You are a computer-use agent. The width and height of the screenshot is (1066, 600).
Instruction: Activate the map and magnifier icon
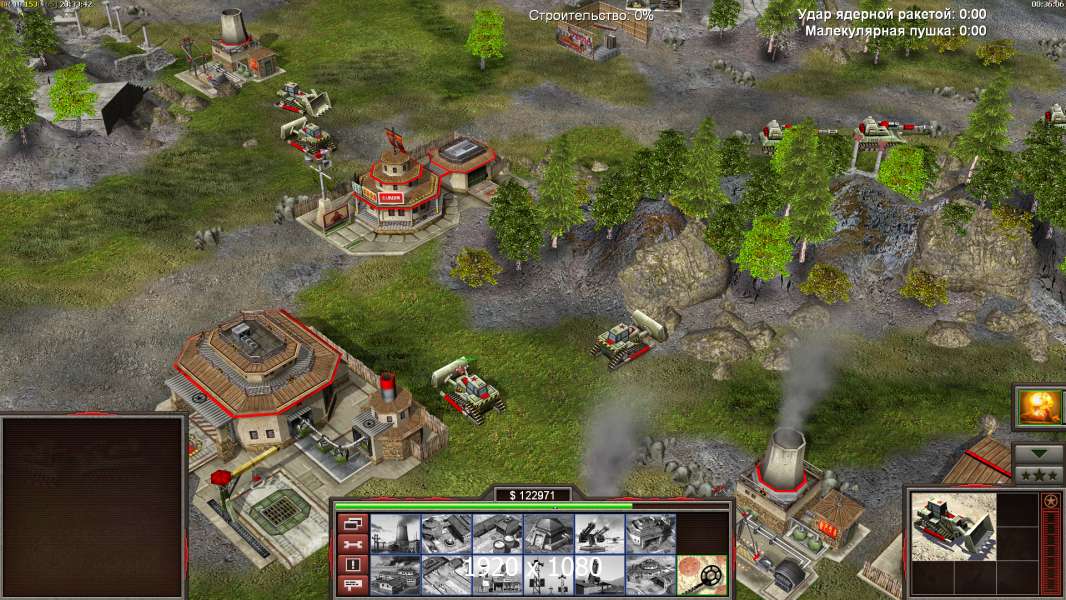701,574
